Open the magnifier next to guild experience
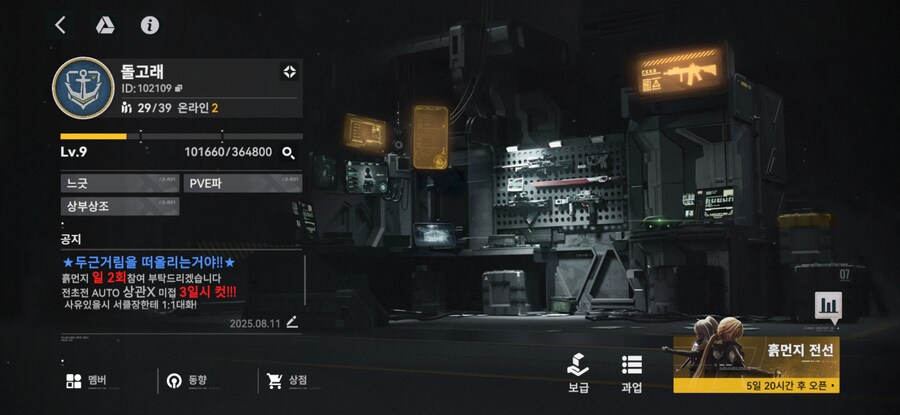Screen dimensions: 900x415 click(x=288, y=152)
